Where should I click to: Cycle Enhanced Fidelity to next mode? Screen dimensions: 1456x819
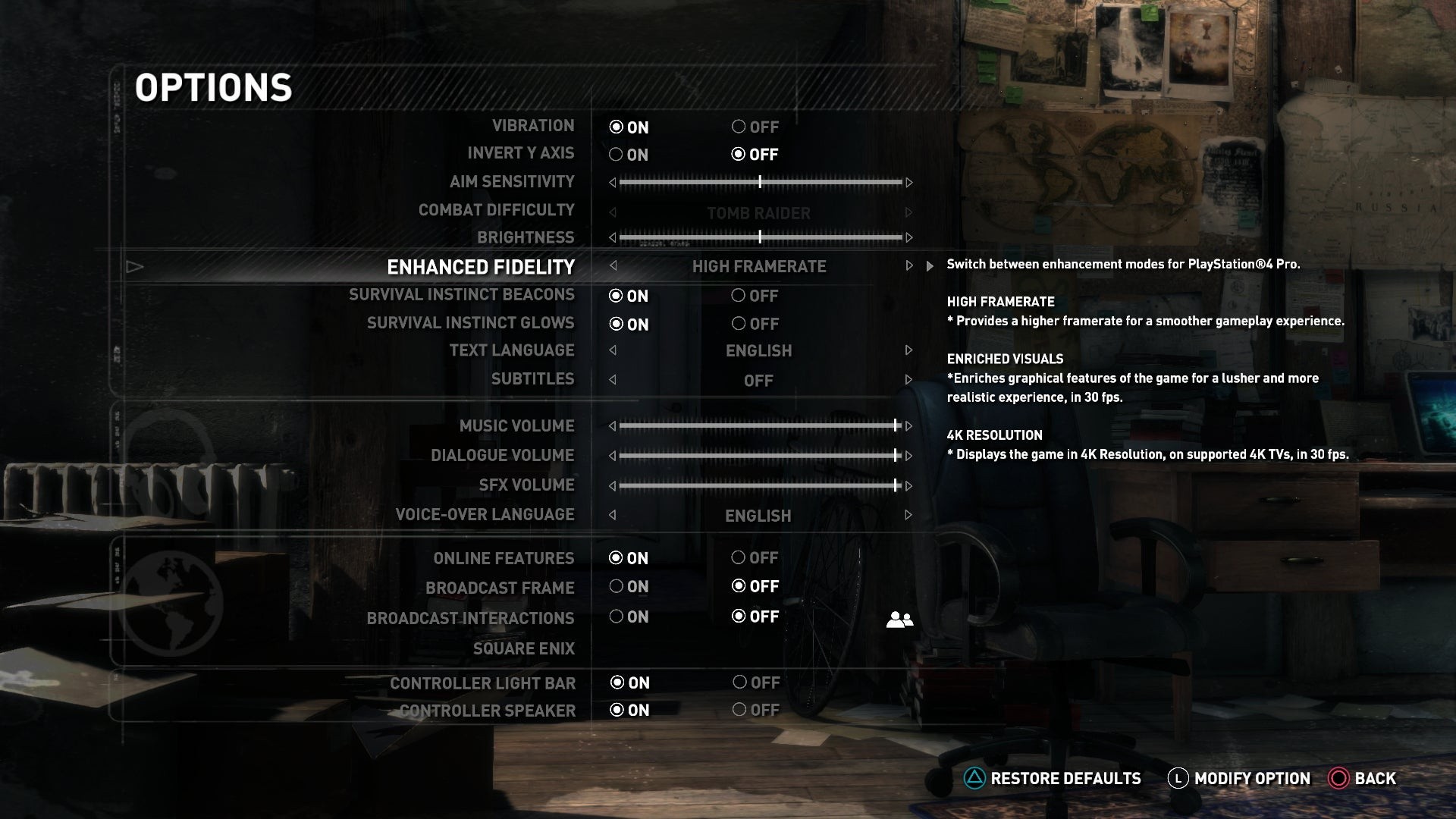pos(908,266)
